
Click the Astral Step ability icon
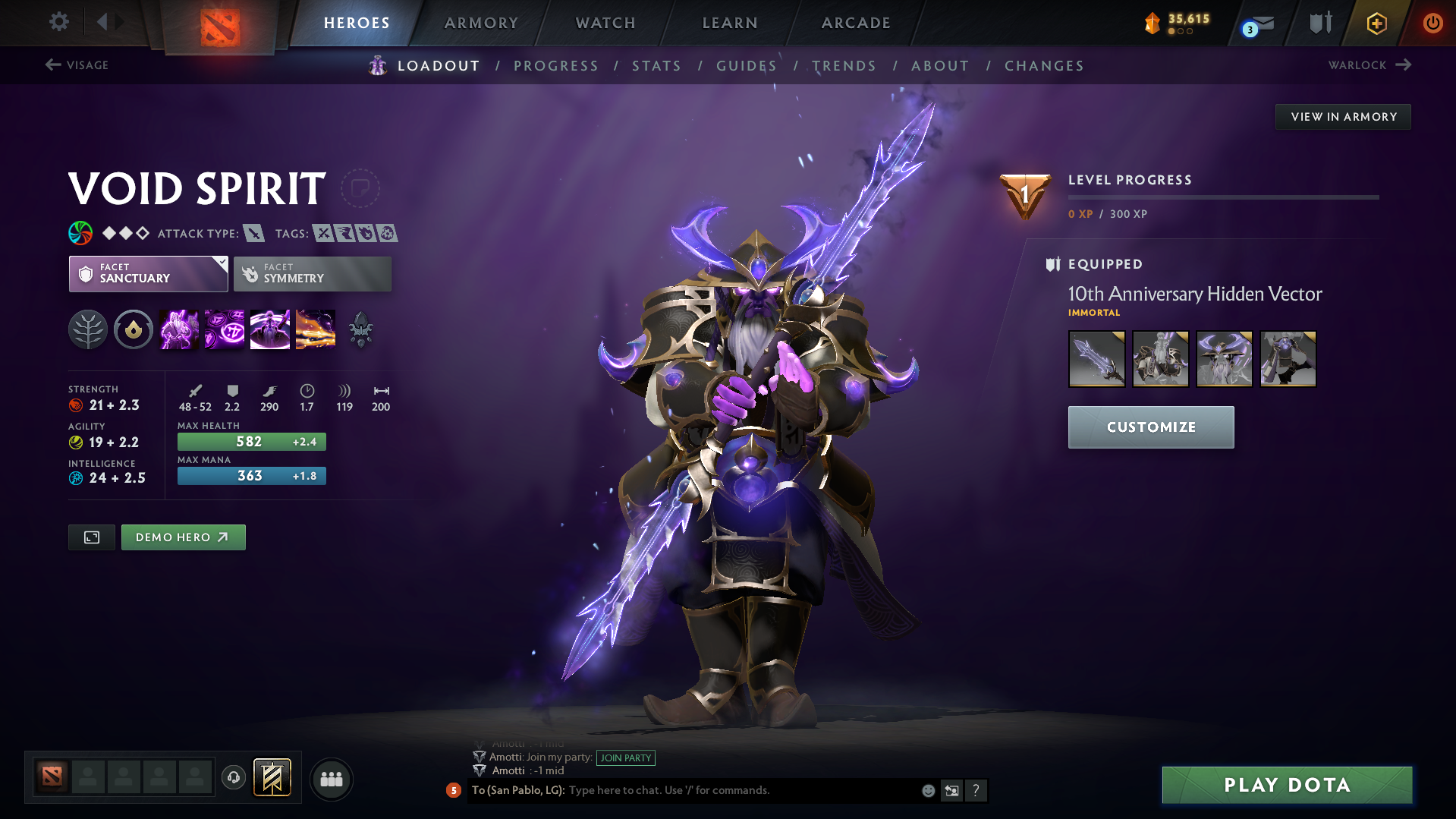pos(315,329)
